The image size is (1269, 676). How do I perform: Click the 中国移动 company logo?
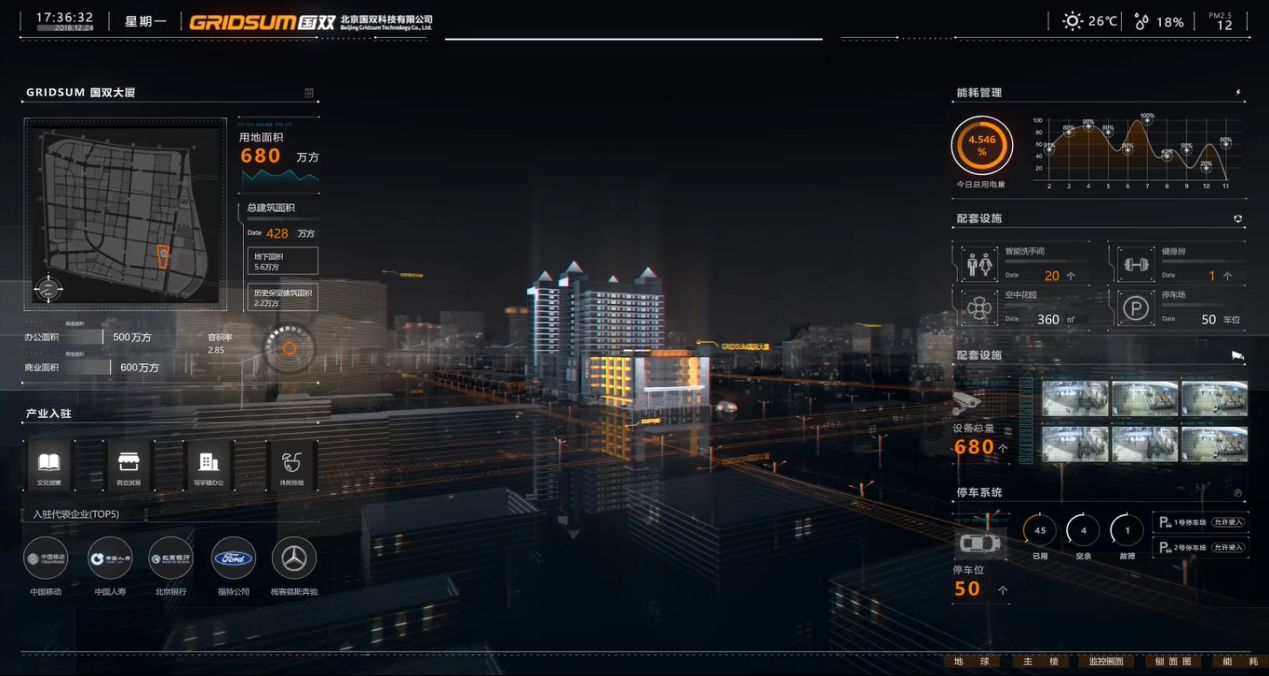tap(46, 559)
